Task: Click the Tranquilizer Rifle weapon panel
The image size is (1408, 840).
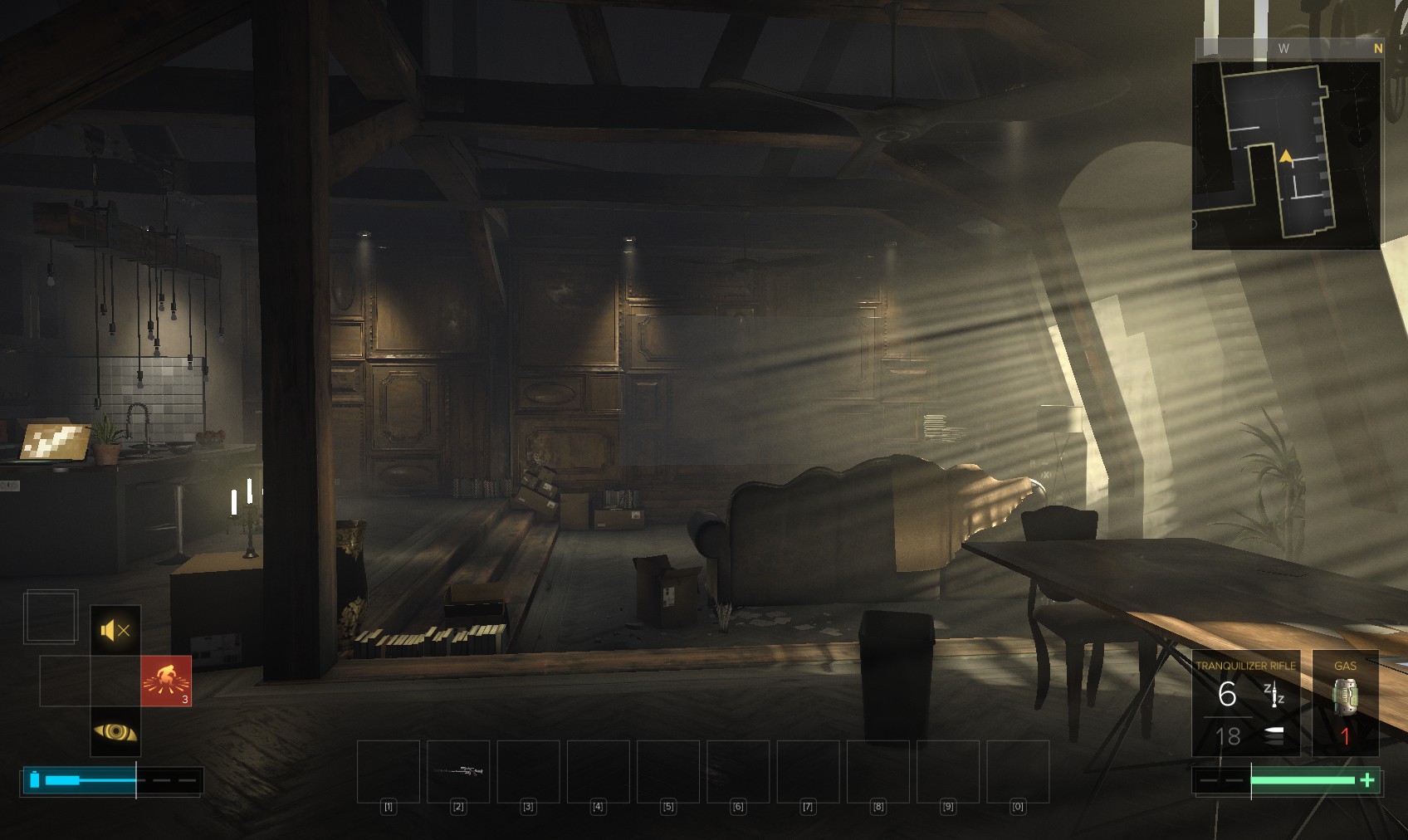Action: point(1245,703)
